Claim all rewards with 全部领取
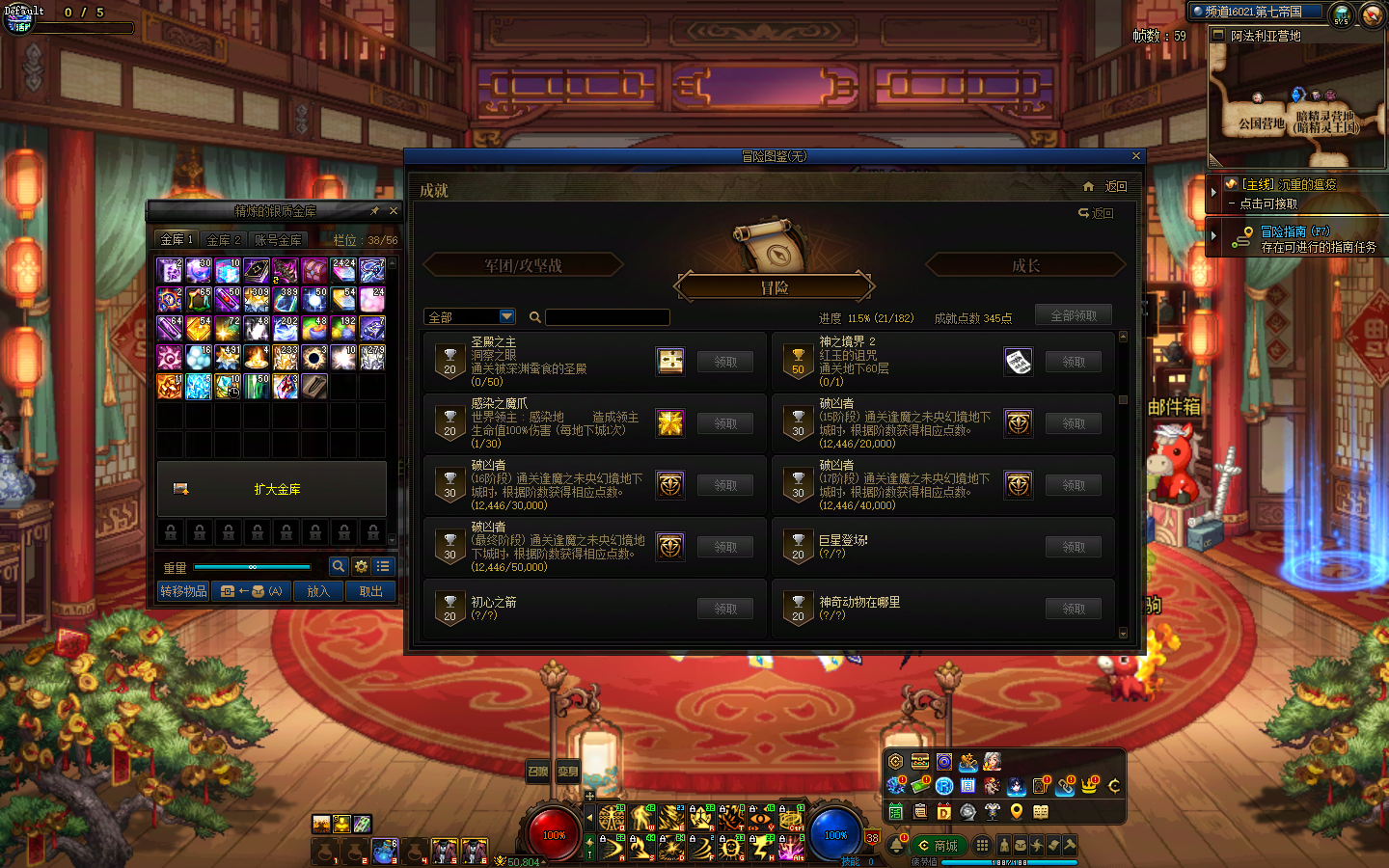The width and height of the screenshot is (1389, 868). (x=1073, y=315)
